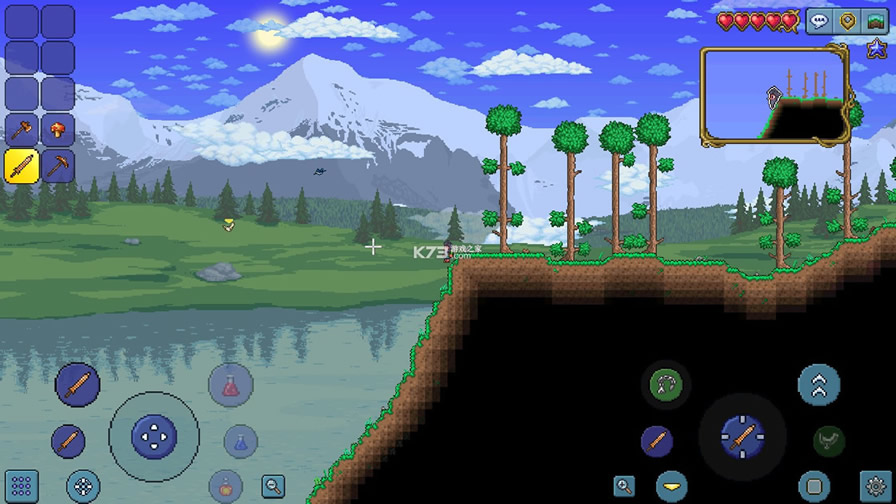
Task: Tap the zoom-in magnifier button
Action: click(x=625, y=487)
